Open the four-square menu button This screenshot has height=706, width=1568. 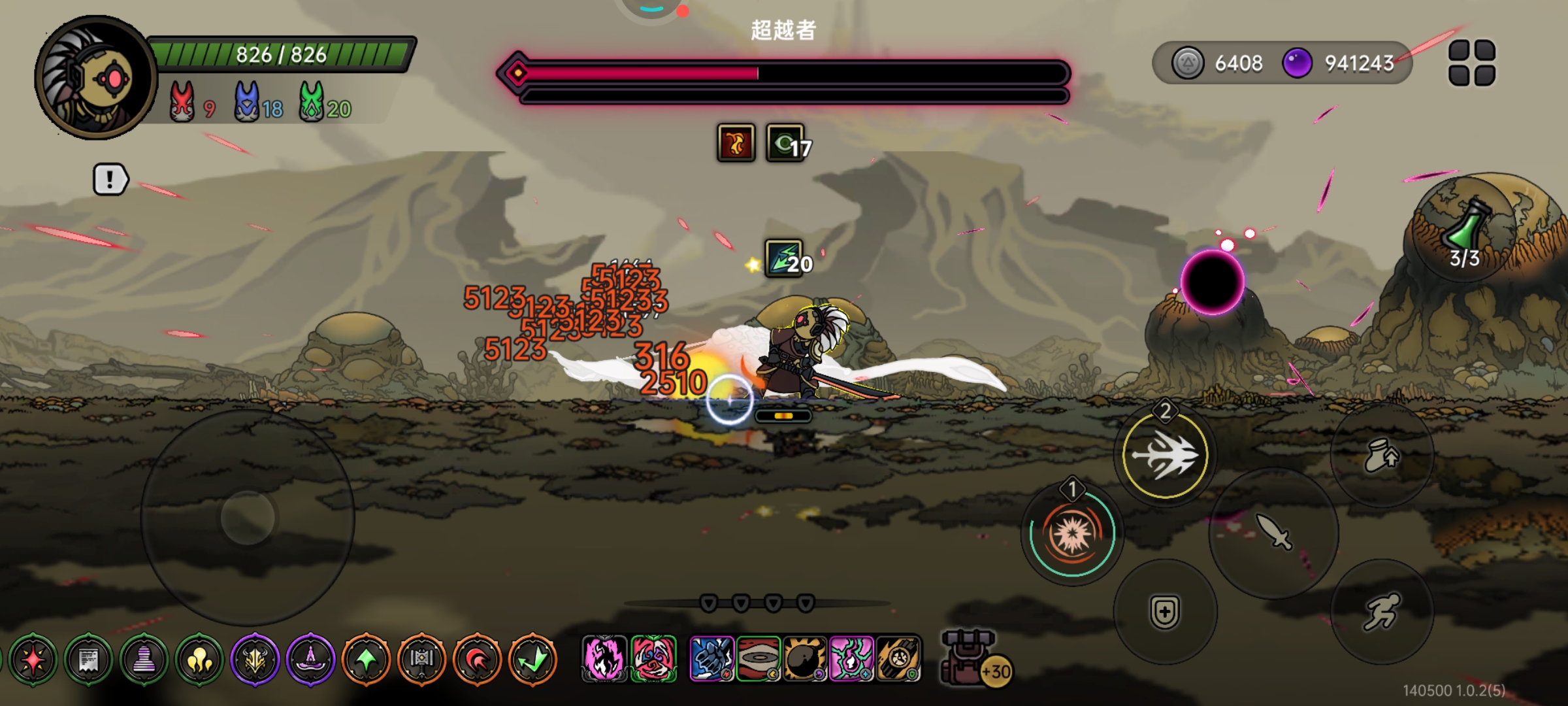1471,63
